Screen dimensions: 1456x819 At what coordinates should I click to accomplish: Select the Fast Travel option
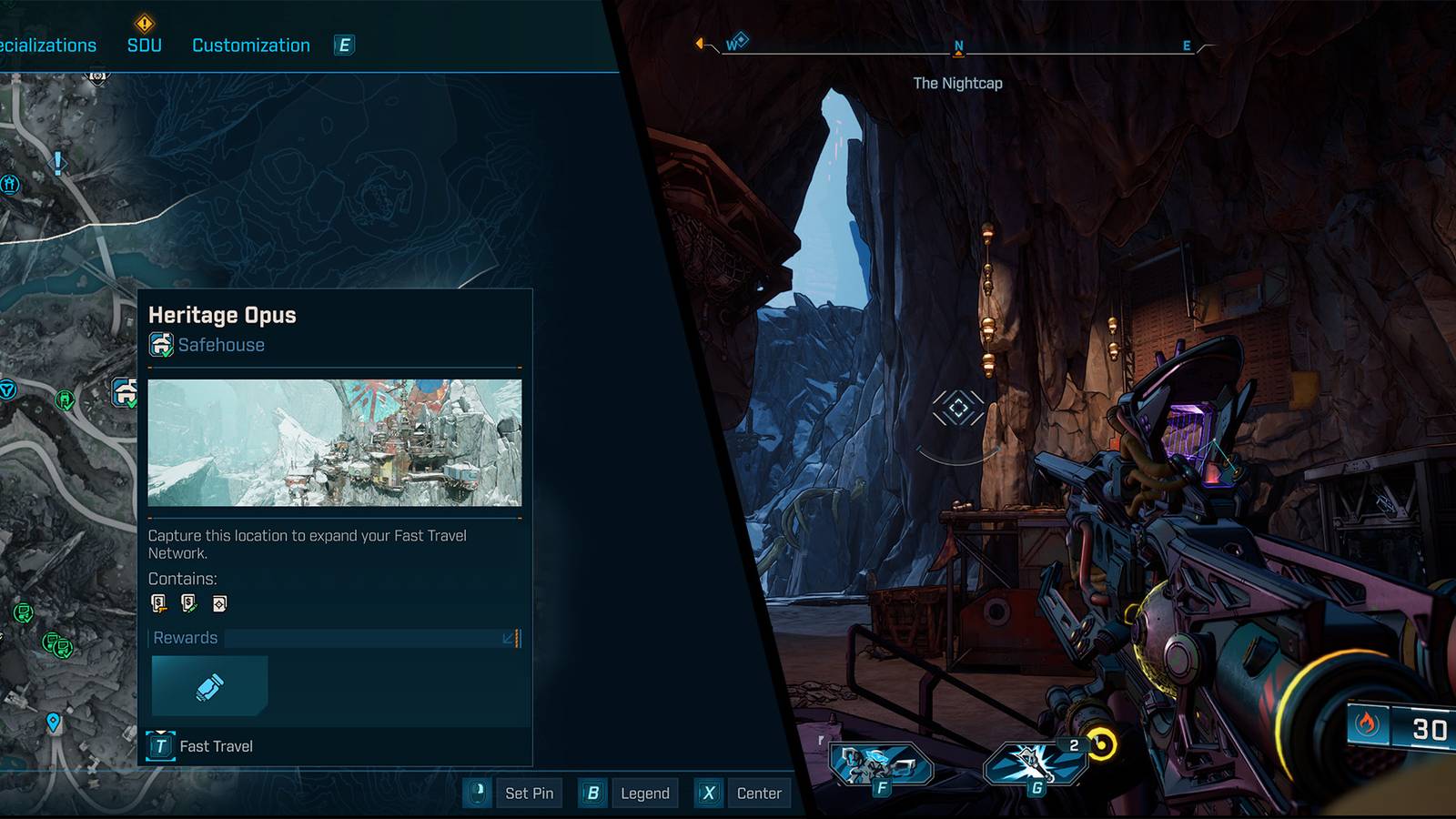point(200,746)
